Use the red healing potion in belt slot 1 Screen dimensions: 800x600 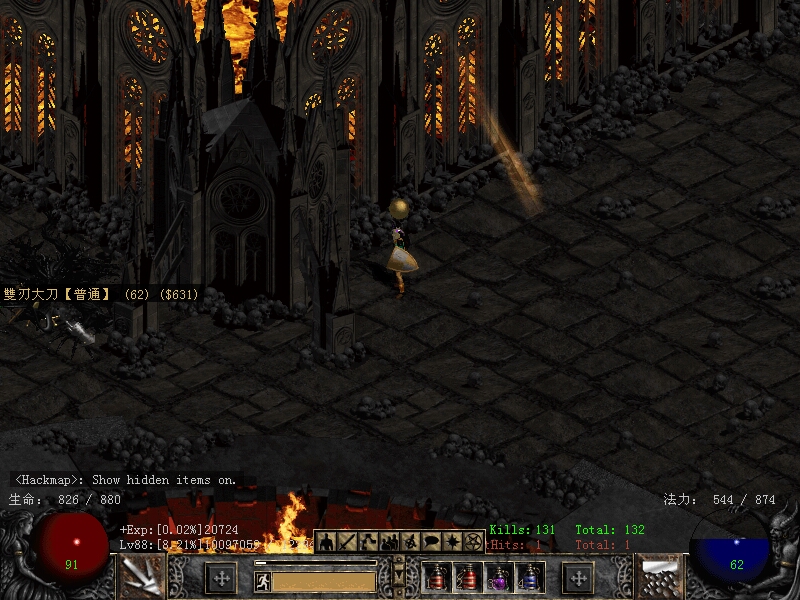point(437,578)
